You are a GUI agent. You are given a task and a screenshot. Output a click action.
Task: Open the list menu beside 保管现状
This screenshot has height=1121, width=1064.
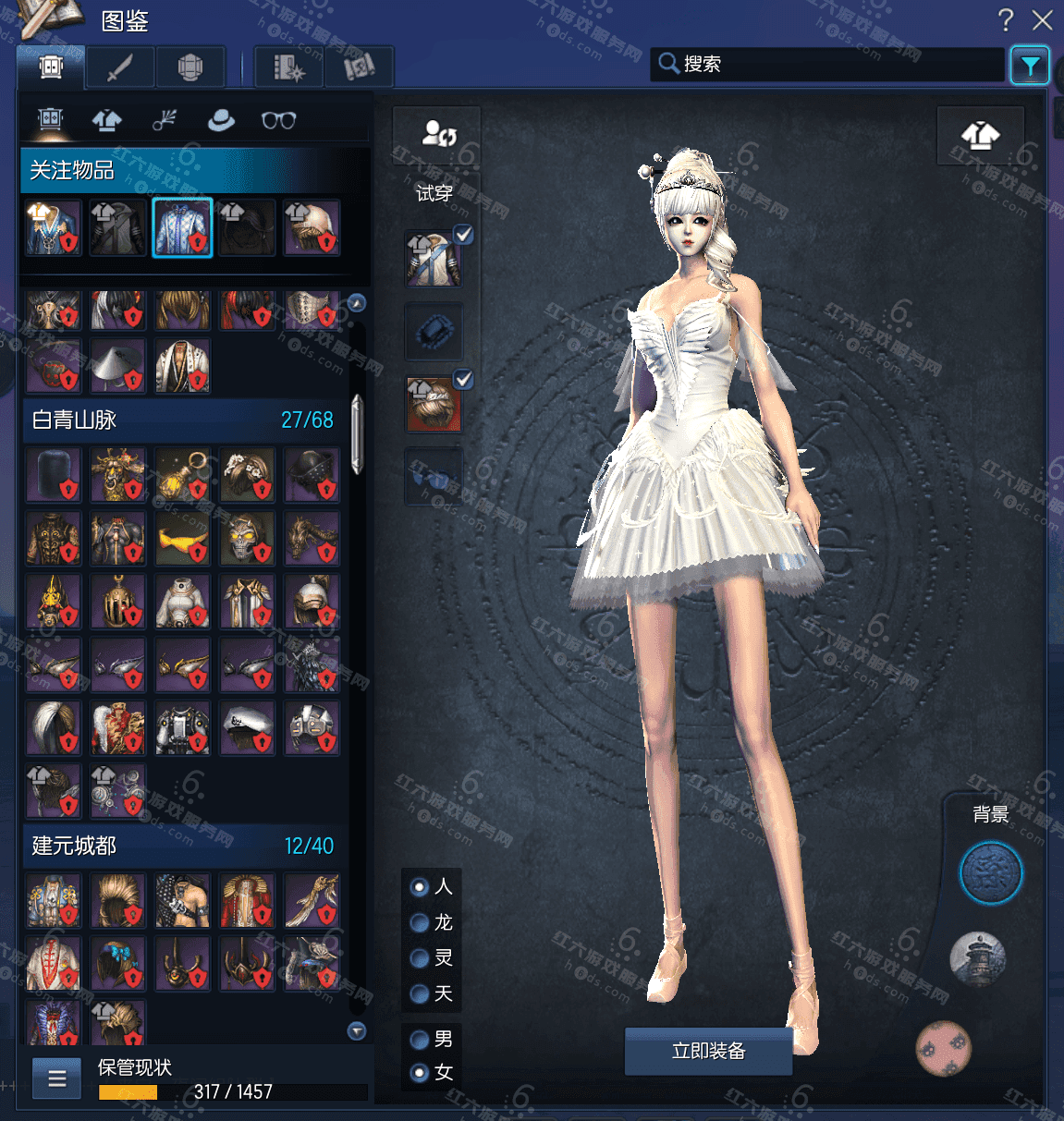click(x=57, y=1078)
